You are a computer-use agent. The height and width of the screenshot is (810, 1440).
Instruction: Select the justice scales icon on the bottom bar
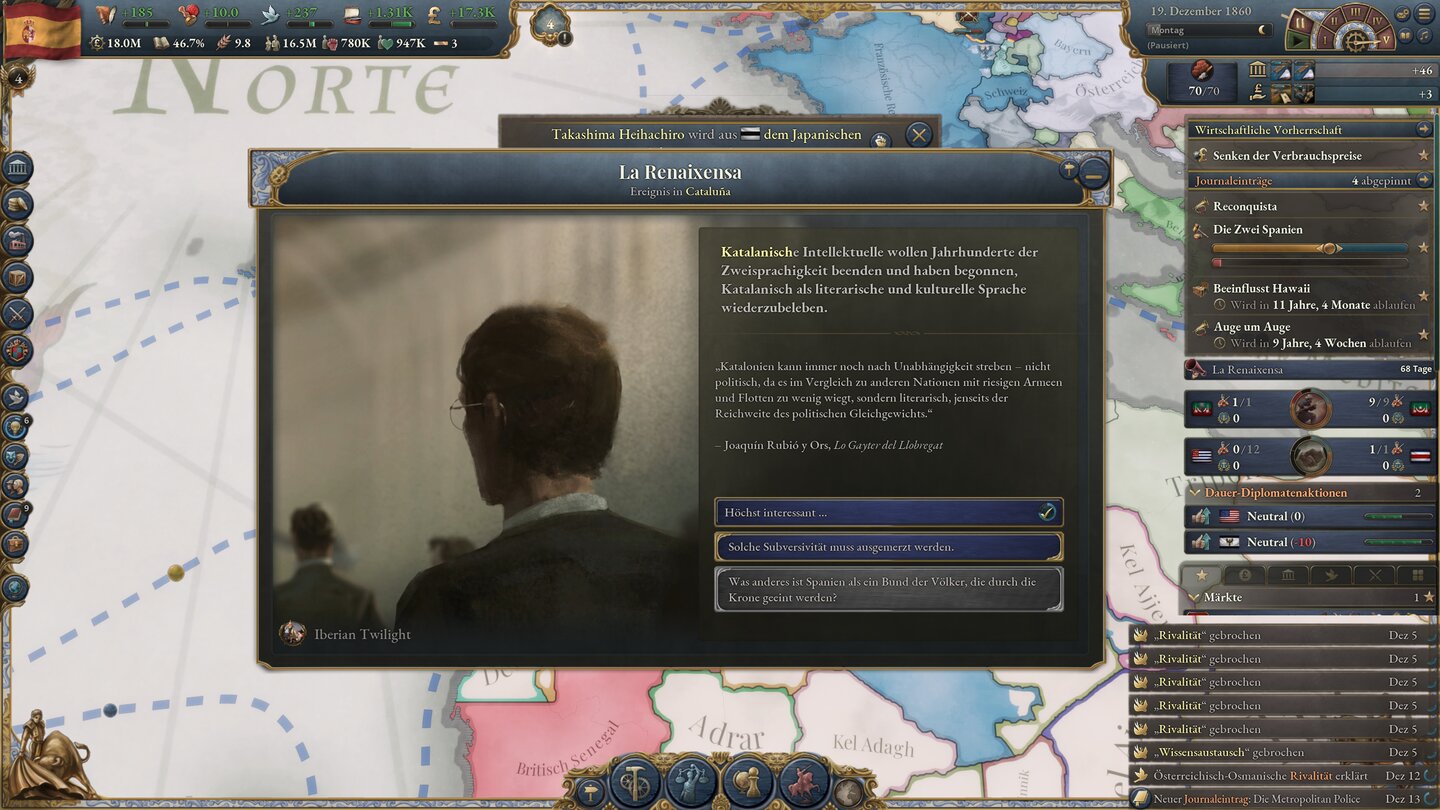690,784
